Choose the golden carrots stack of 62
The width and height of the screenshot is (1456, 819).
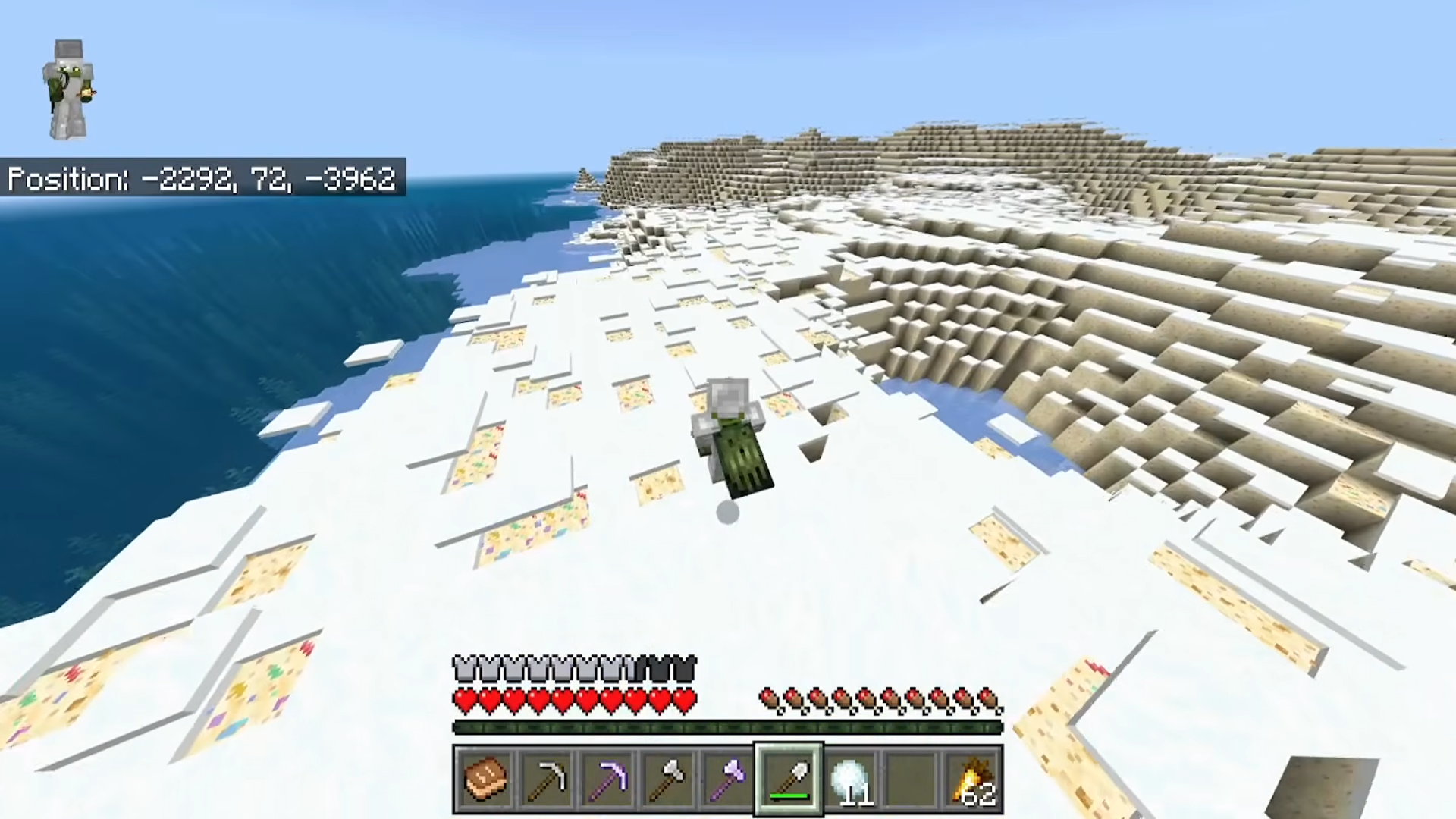pyautogui.click(x=972, y=779)
